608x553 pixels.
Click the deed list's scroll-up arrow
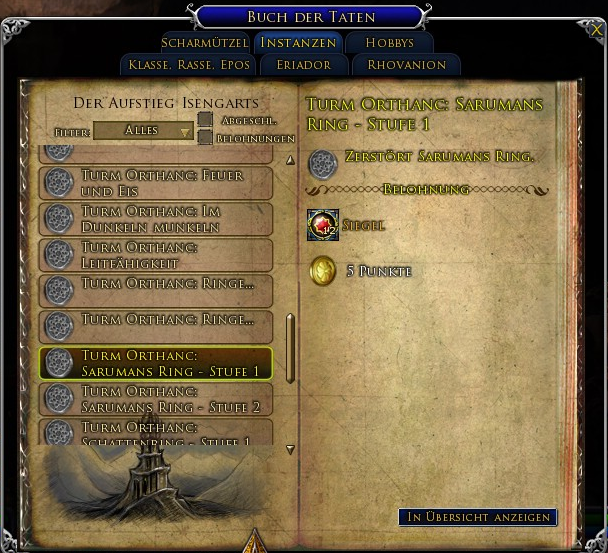click(x=290, y=160)
